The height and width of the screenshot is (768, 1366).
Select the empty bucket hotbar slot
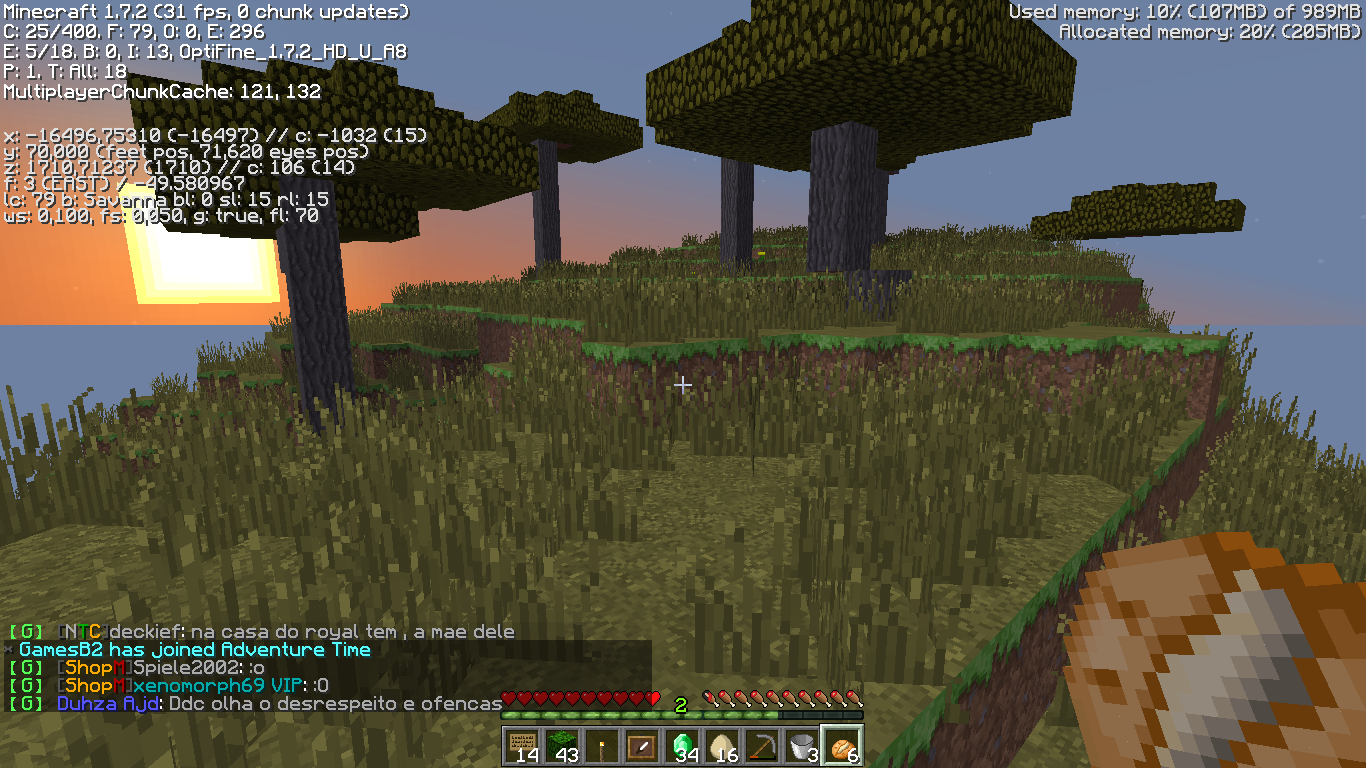point(802,745)
